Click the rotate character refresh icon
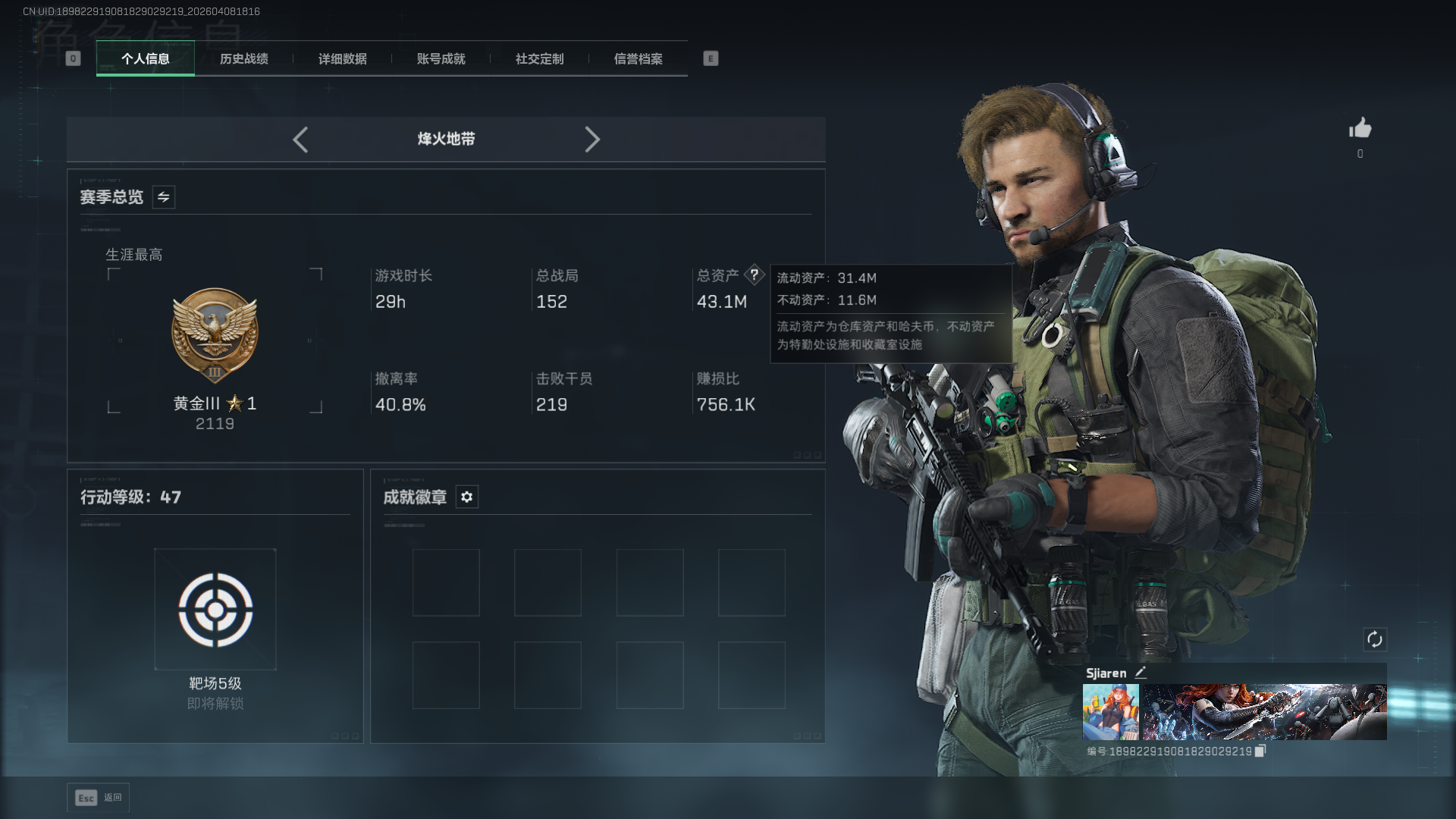 [x=1375, y=639]
